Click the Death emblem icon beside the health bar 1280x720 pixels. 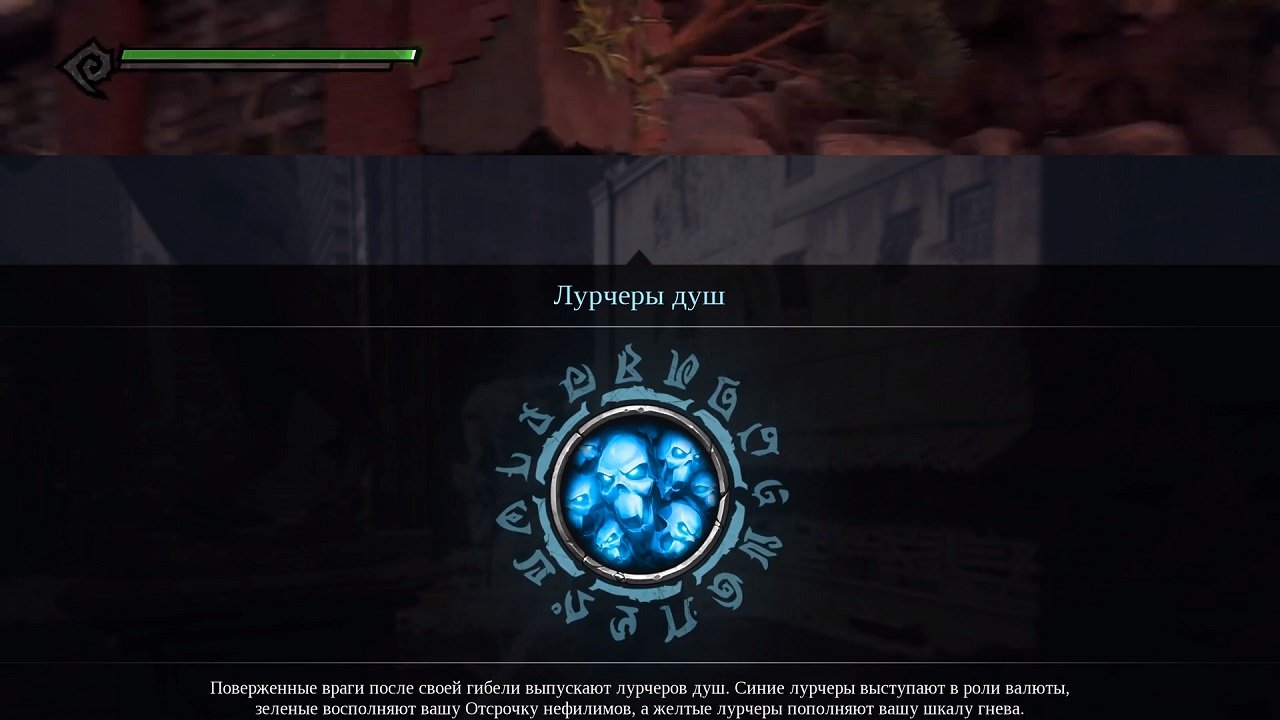(x=88, y=63)
